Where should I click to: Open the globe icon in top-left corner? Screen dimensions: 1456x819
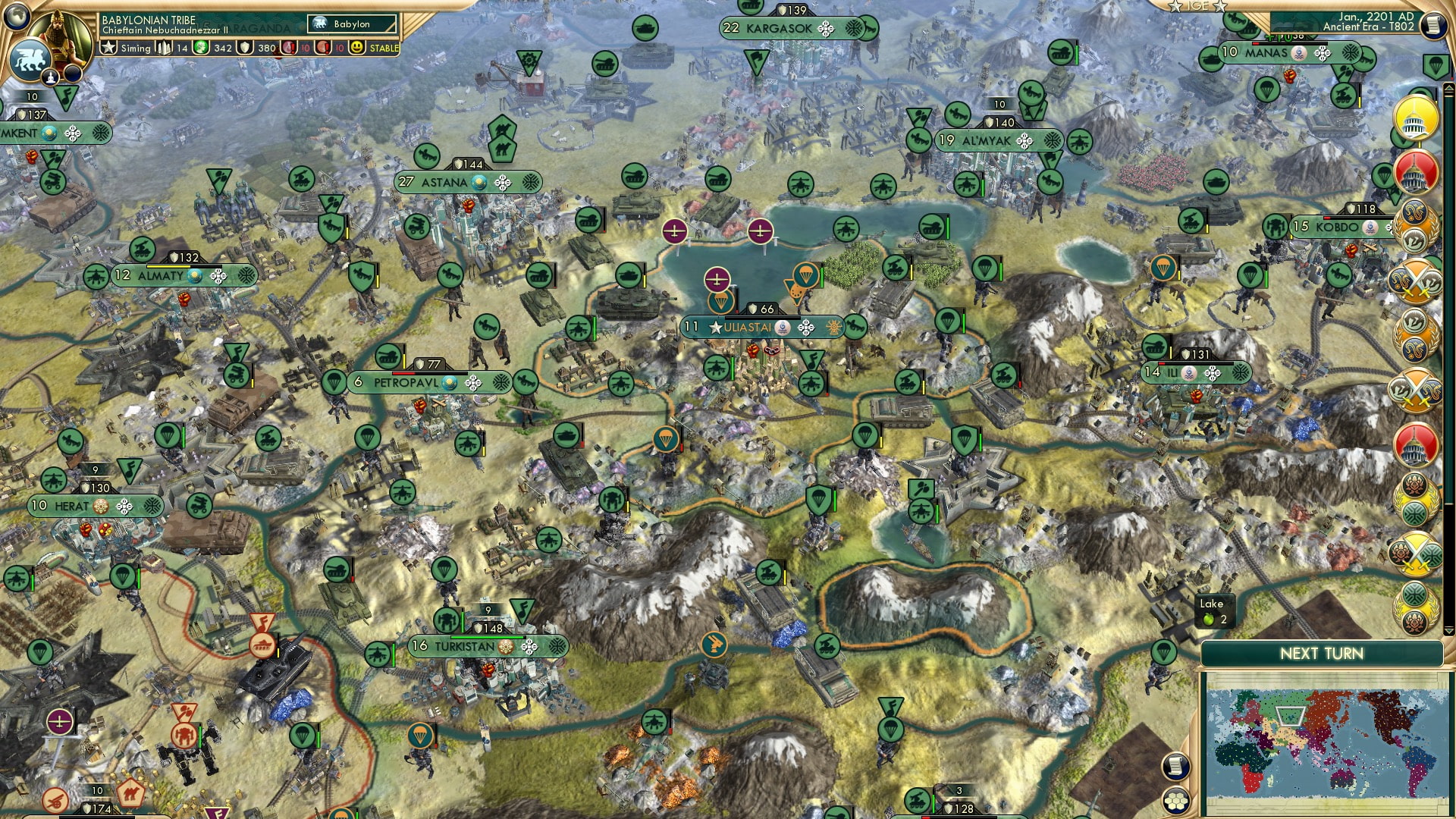coord(16,14)
